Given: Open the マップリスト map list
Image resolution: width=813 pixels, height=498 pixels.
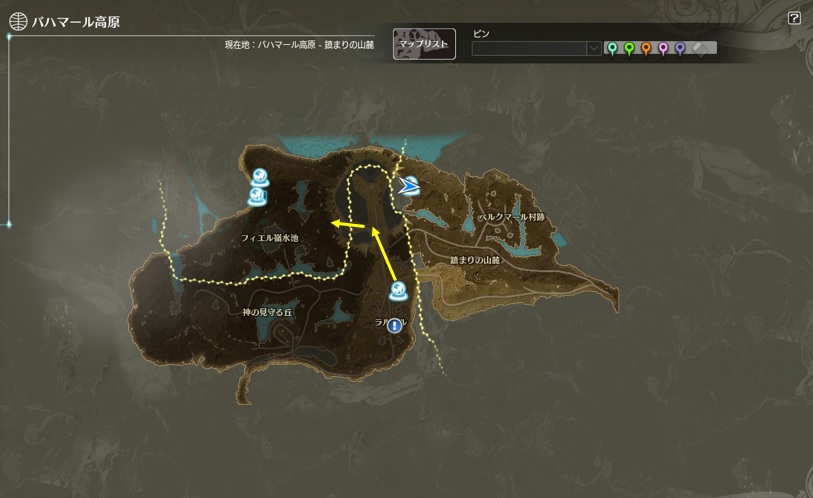Looking at the screenshot, I should (x=425, y=44).
